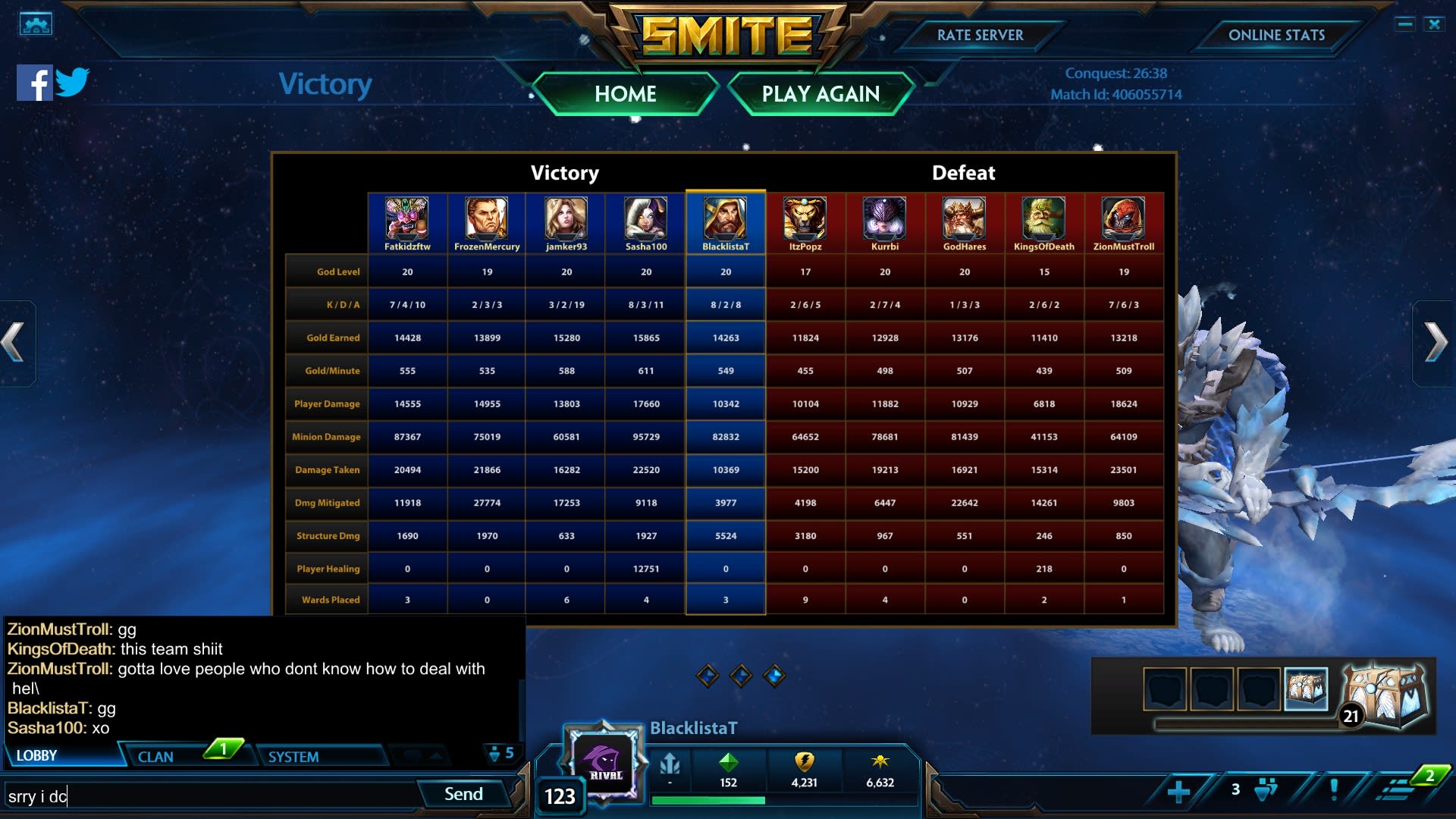Open the RATE SERVER option
Viewport: 1456px width, 819px height.
click(980, 35)
